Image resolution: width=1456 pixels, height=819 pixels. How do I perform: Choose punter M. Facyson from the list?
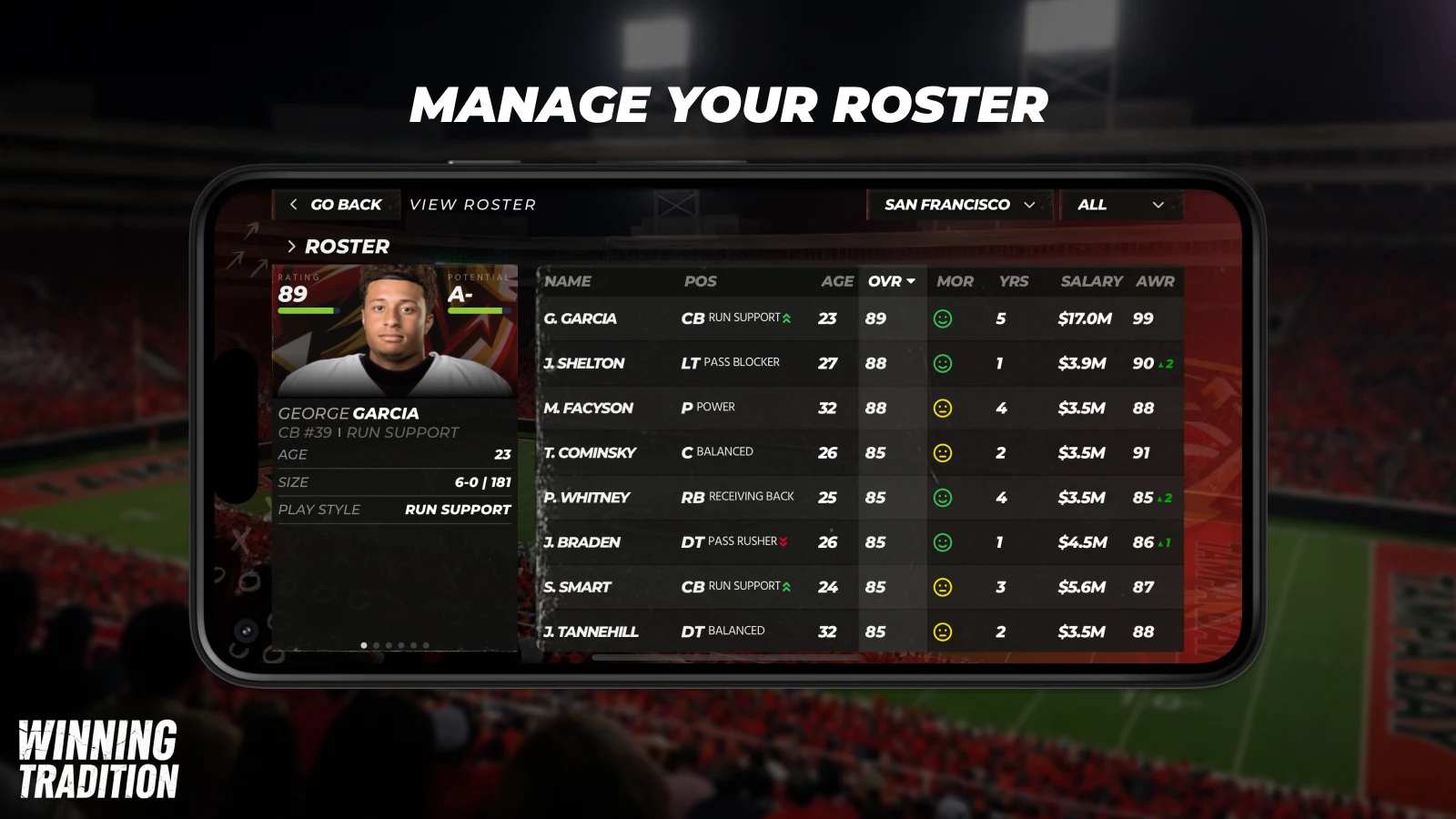pos(589,408)
